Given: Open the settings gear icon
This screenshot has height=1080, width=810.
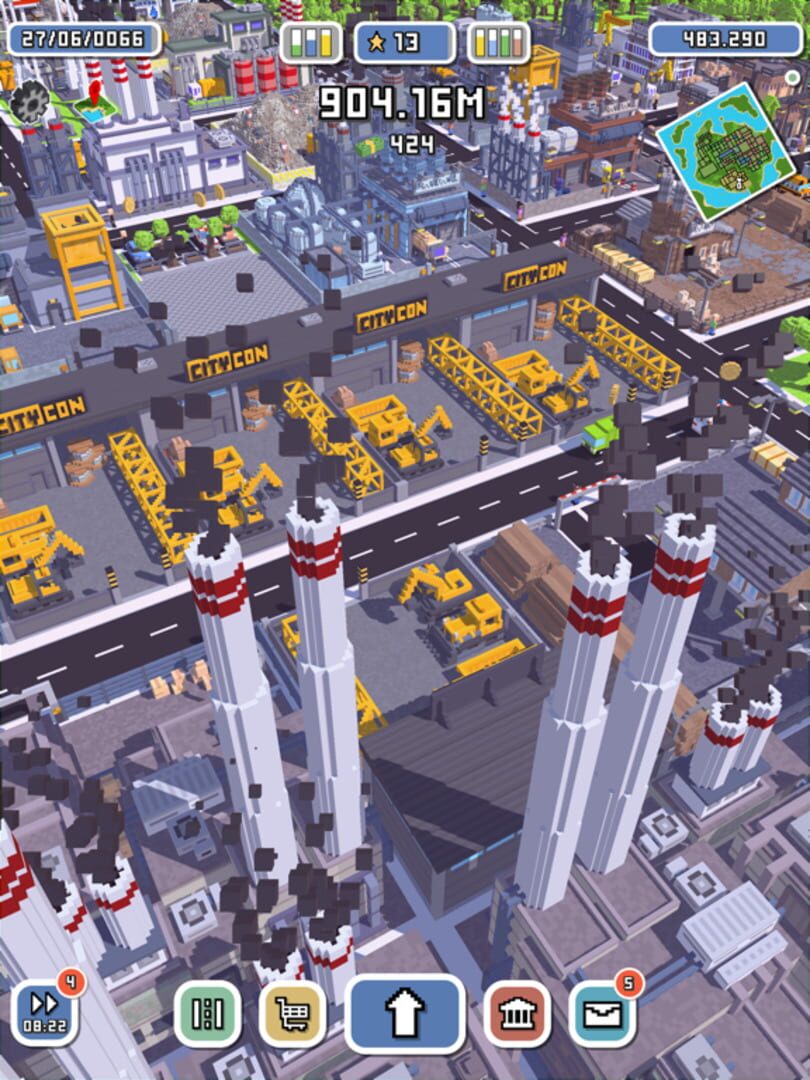Looking at the screenshot, I should (x=30, y=100).
